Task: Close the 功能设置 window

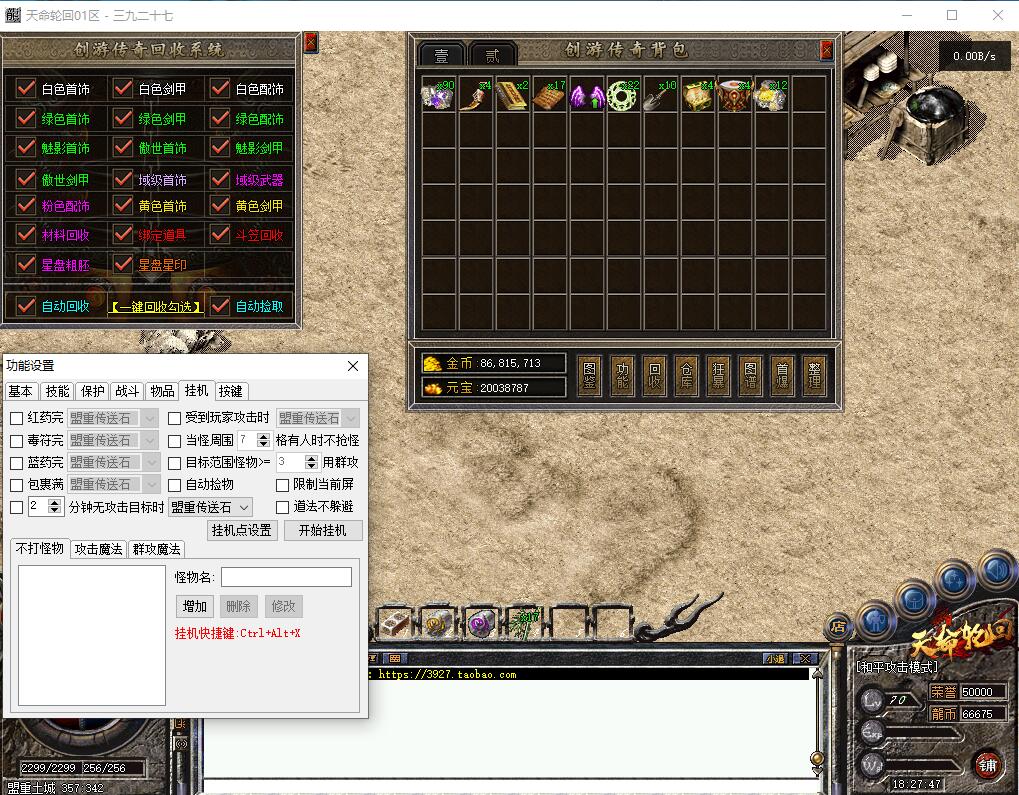Action: click(x=352, y=367)
